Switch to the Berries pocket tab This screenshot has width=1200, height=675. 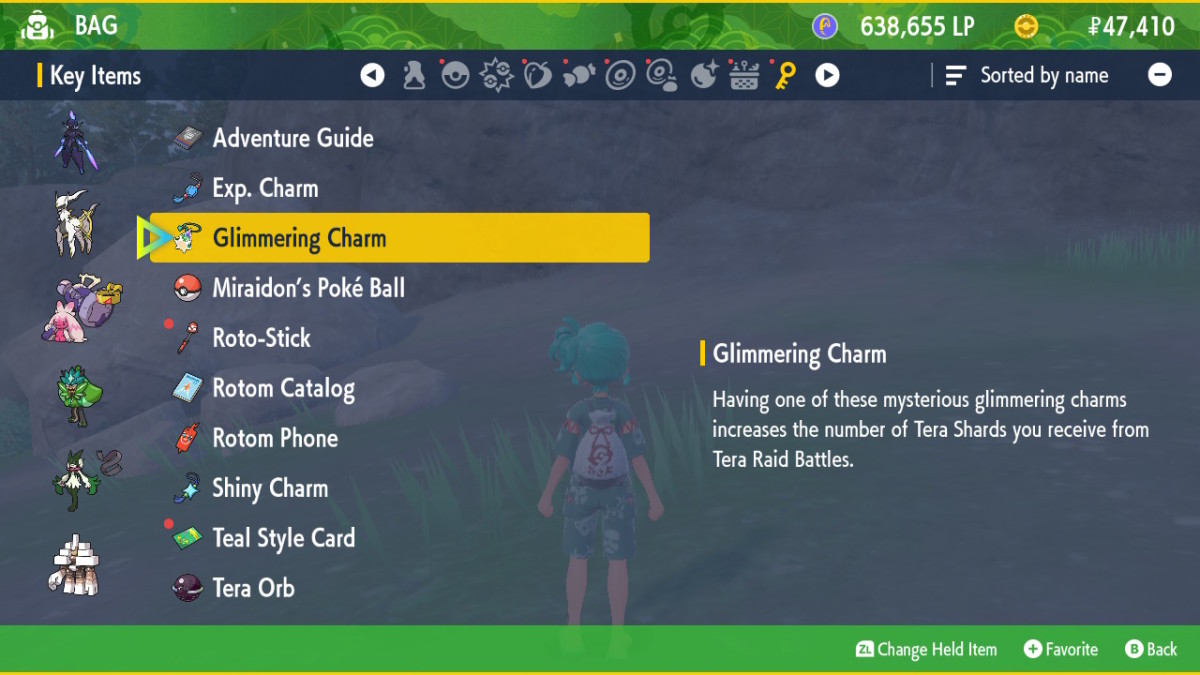pyautogui.click(x=538, y=75)
